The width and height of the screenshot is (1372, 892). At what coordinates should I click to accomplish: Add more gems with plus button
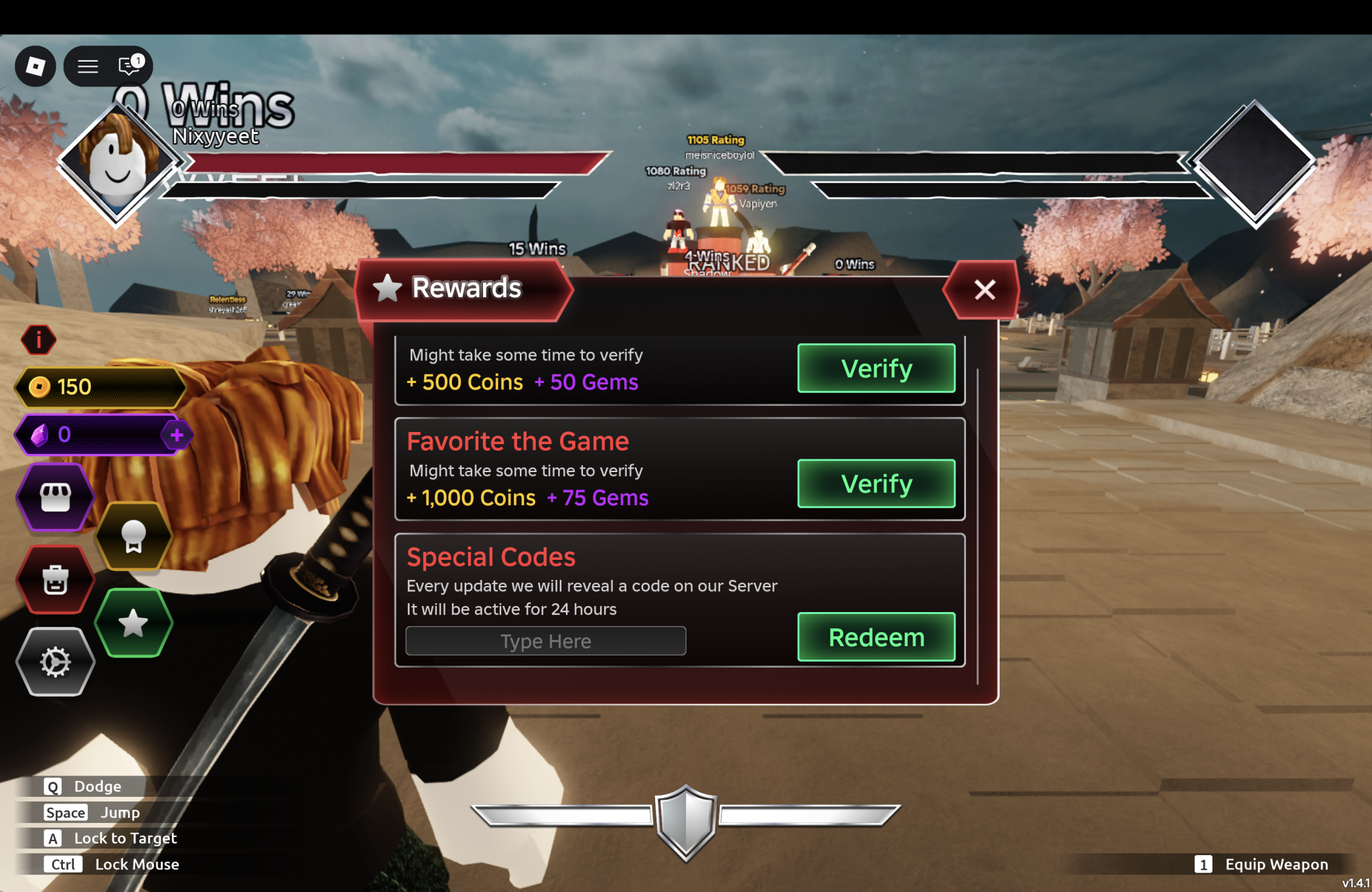click(177, 435)
